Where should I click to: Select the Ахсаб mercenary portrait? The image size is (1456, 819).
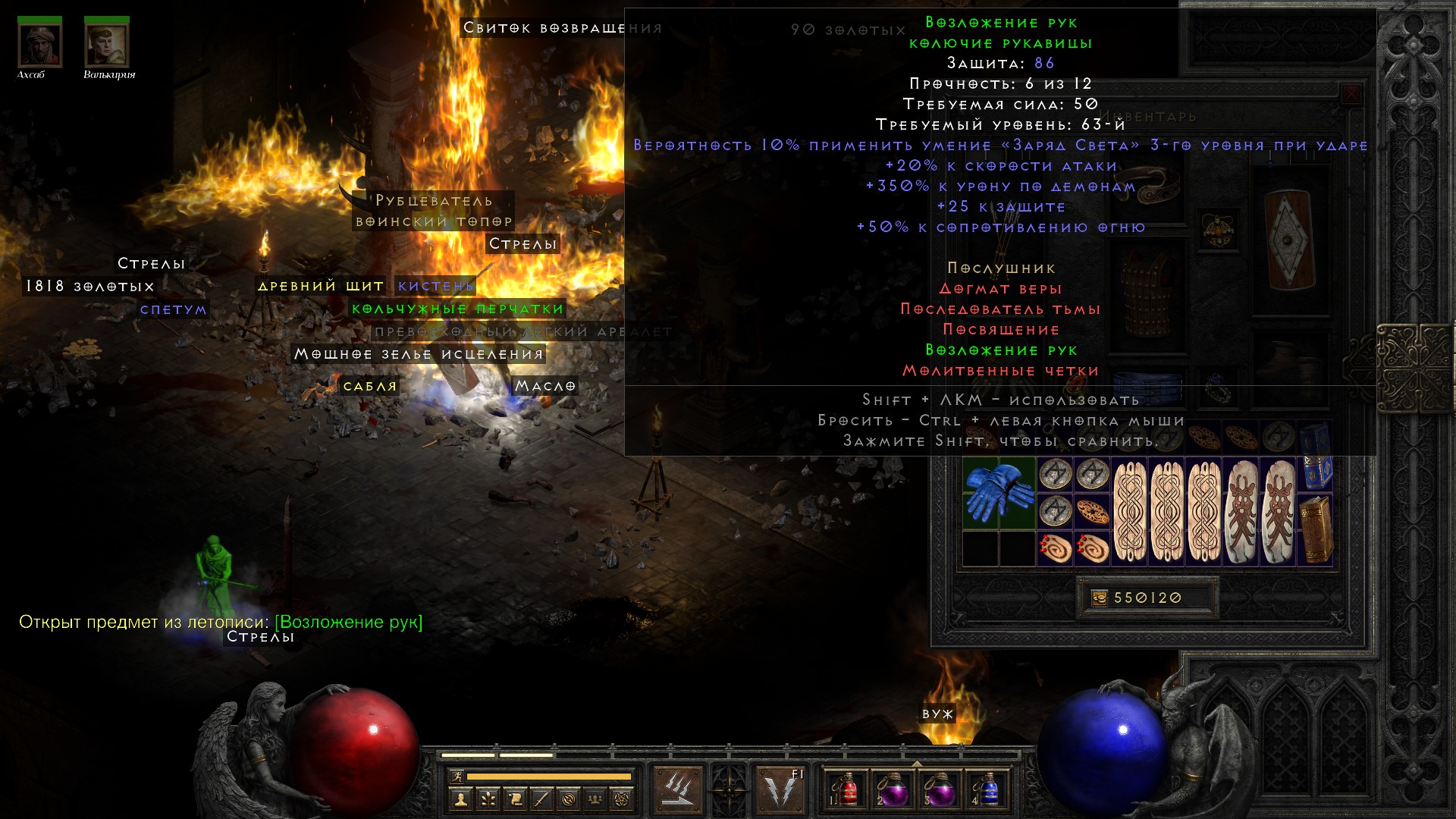point(39,44)
